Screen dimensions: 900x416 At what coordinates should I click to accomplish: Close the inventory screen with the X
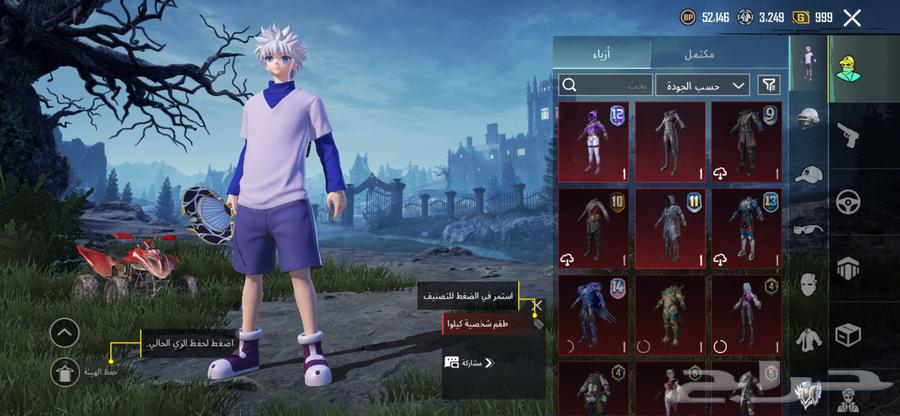pyautogui.click(x=852, y=17)
